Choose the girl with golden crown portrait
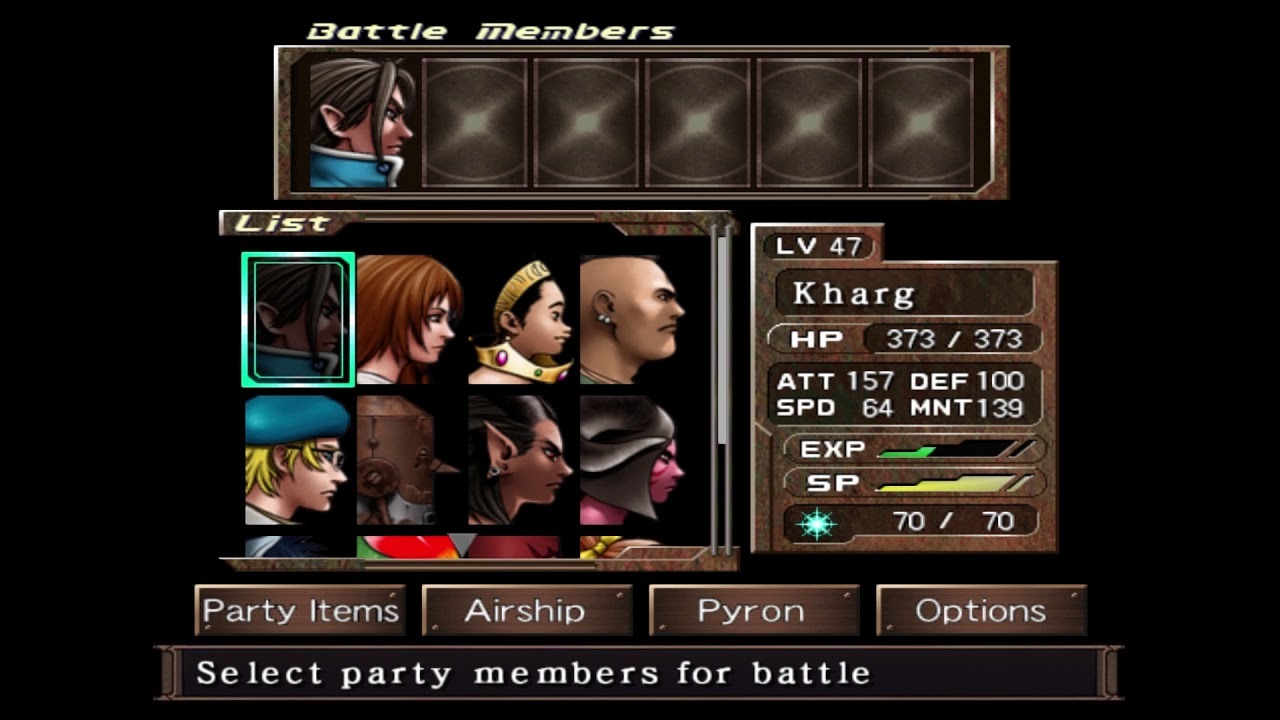This screenshot has width=1280, height=720. pos(521,321)
